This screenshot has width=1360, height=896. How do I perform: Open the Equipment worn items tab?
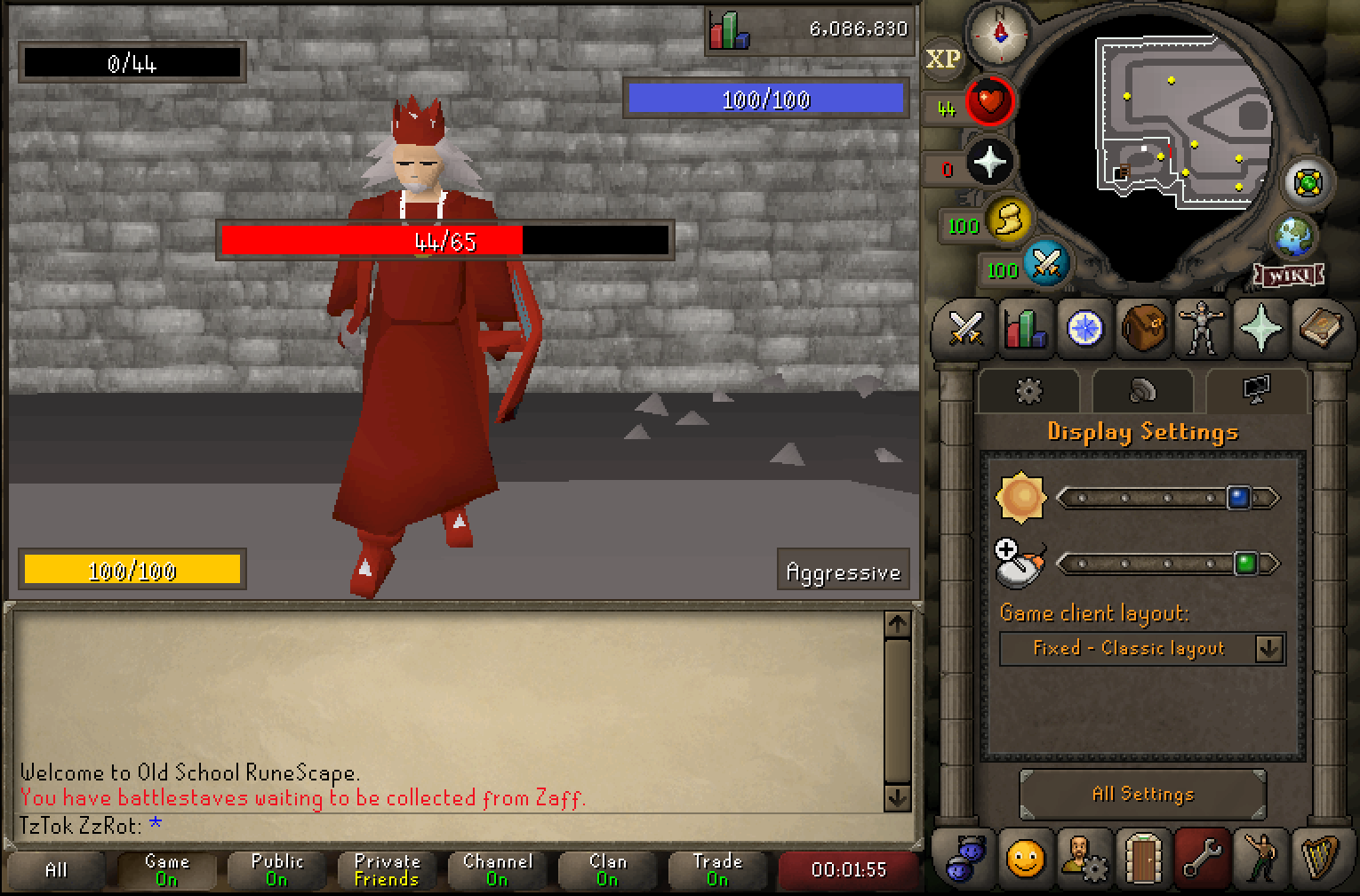coord(1202,329)
